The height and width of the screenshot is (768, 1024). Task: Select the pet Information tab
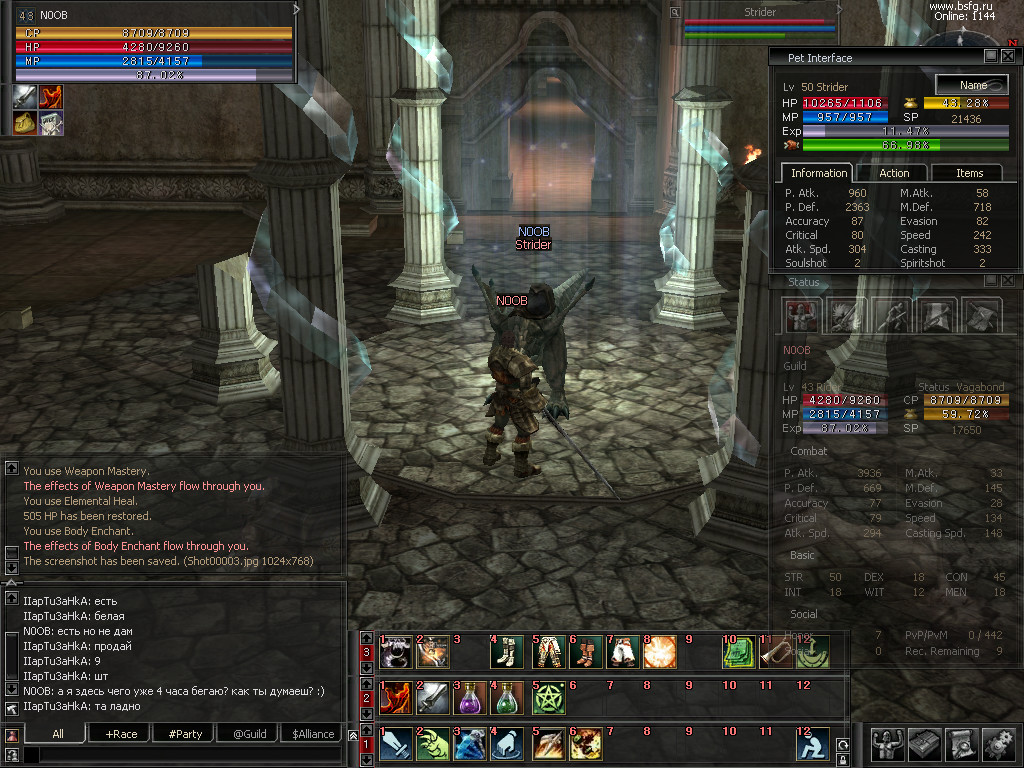pyautogui.click(x=817, y=173)
